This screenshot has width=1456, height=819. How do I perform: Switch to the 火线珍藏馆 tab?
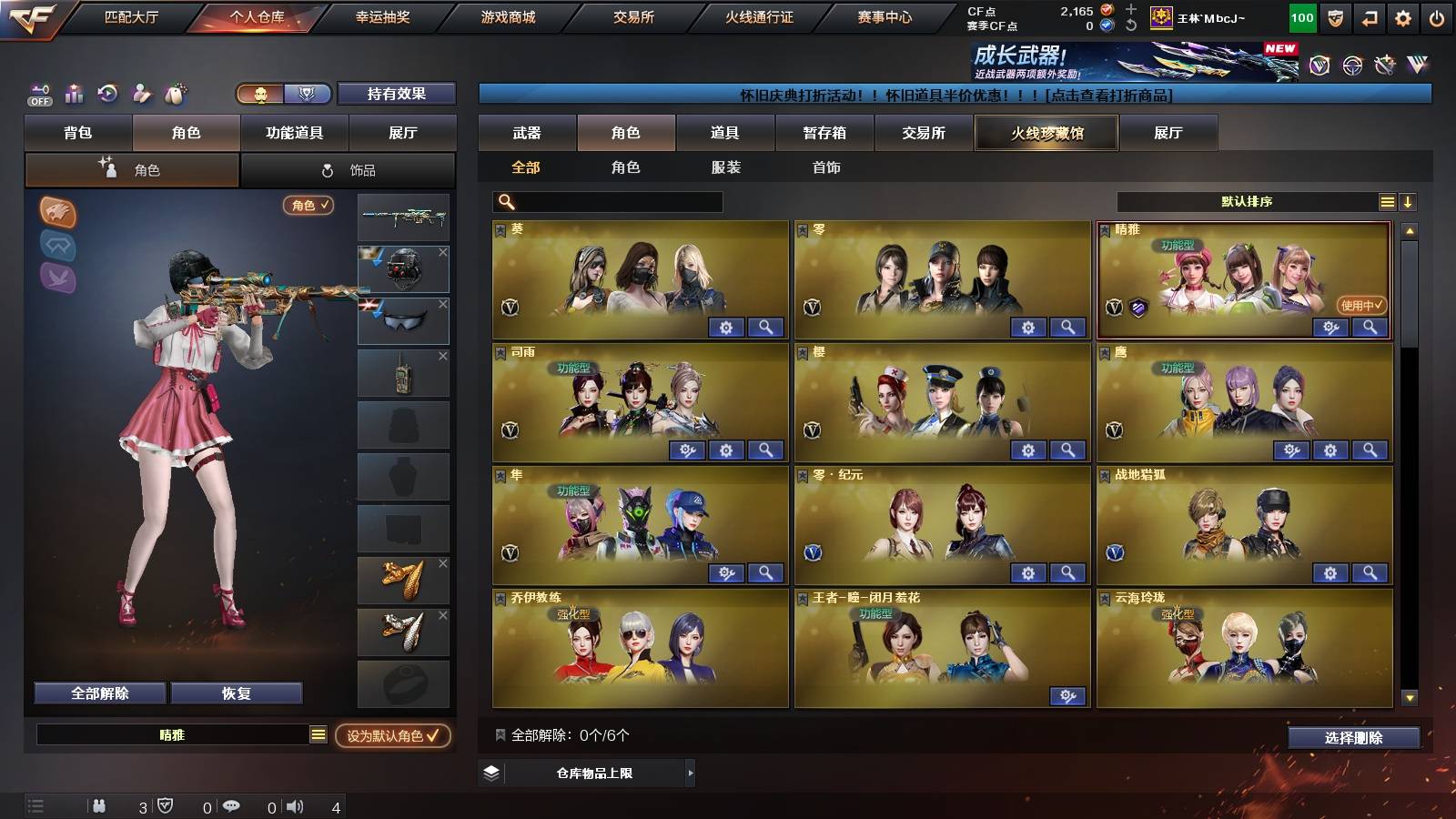pyautogui.click(x=1046, y=133)
